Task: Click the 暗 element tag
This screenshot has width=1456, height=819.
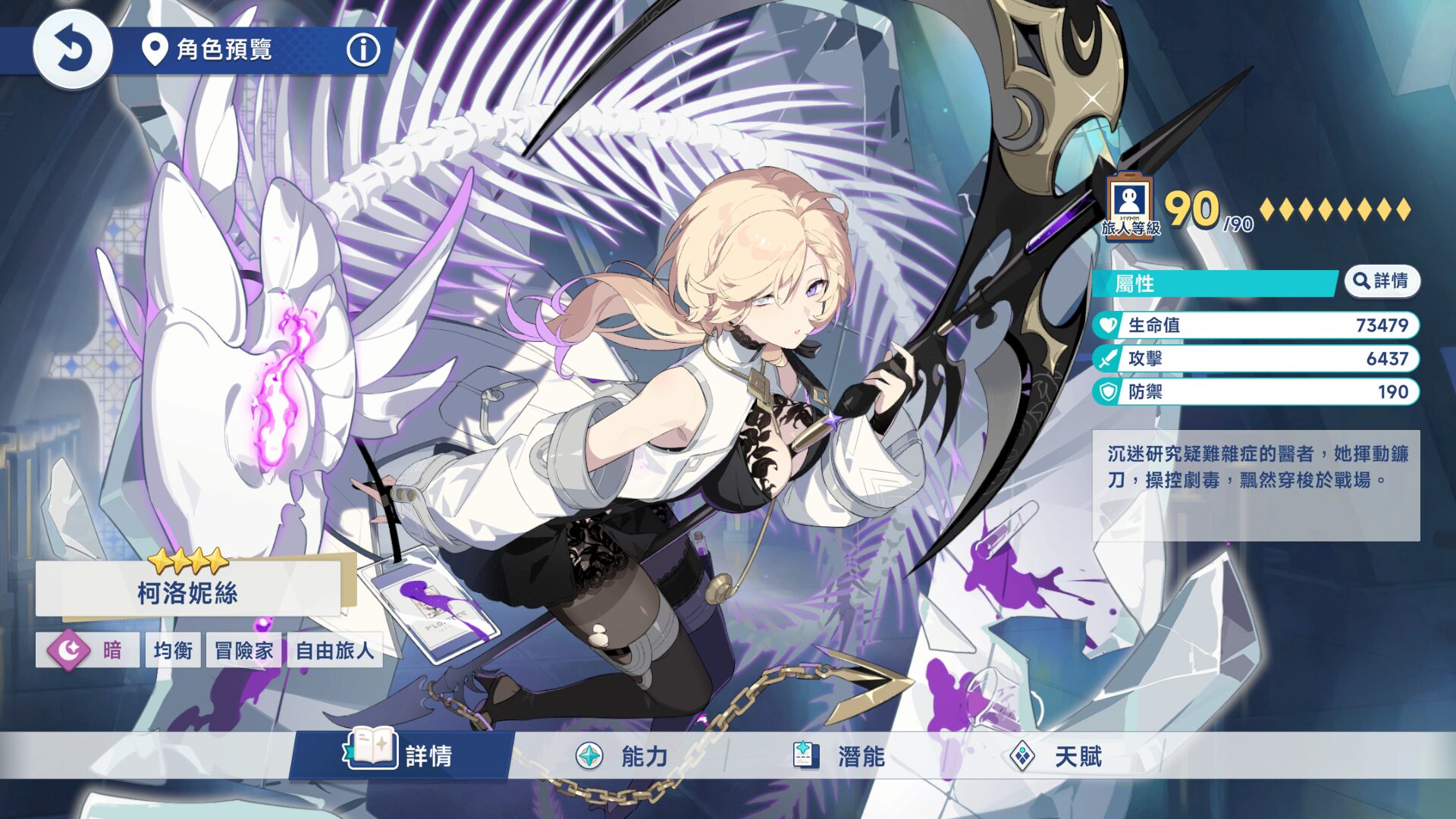Action: click(x=87, y=650)
